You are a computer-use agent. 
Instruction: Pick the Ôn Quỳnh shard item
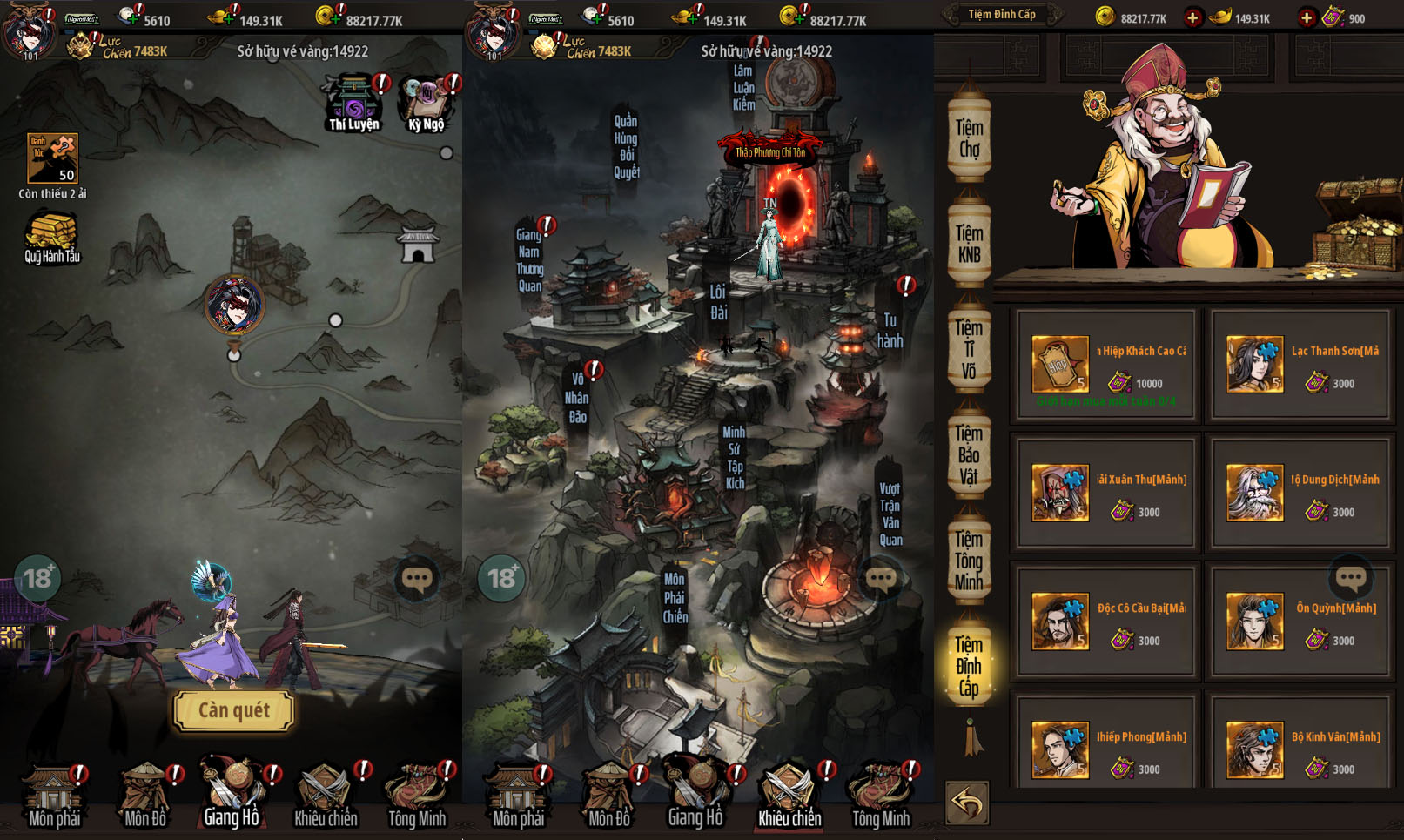[x=1300, y=622]
